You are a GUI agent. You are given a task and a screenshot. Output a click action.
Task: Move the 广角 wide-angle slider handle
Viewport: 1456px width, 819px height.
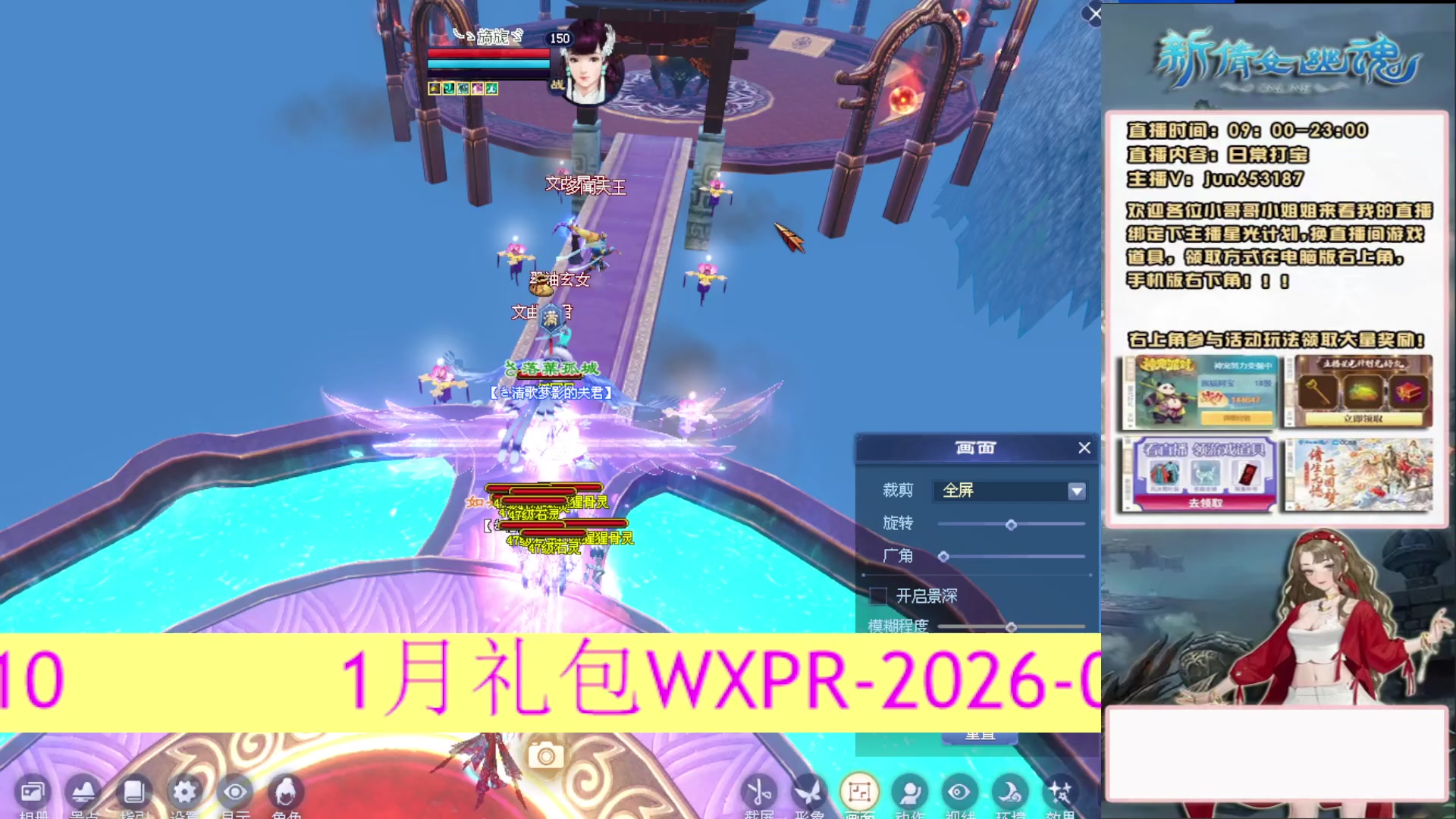[x=945, y=556]
